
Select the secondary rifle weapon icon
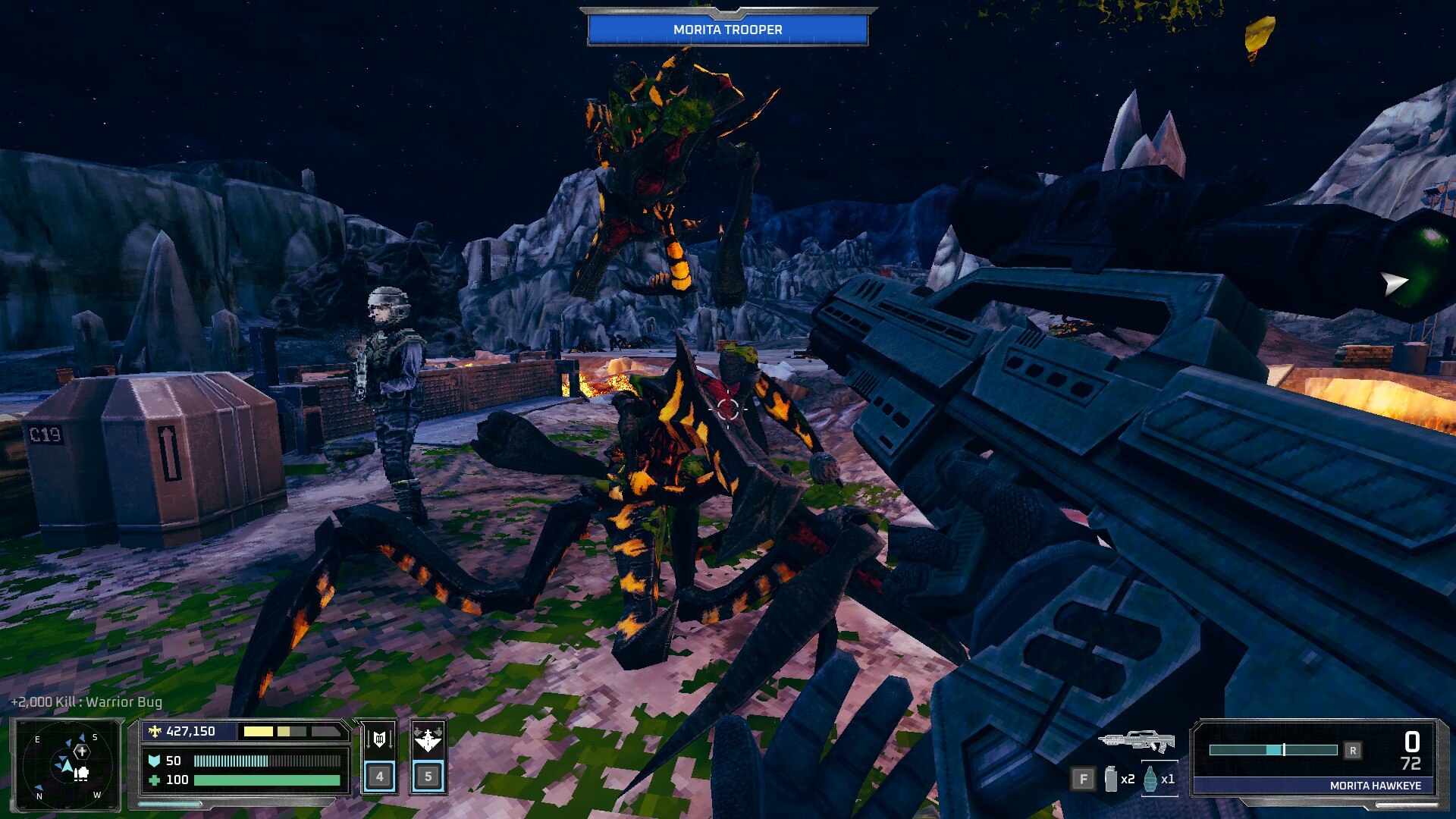[1136, 741]
